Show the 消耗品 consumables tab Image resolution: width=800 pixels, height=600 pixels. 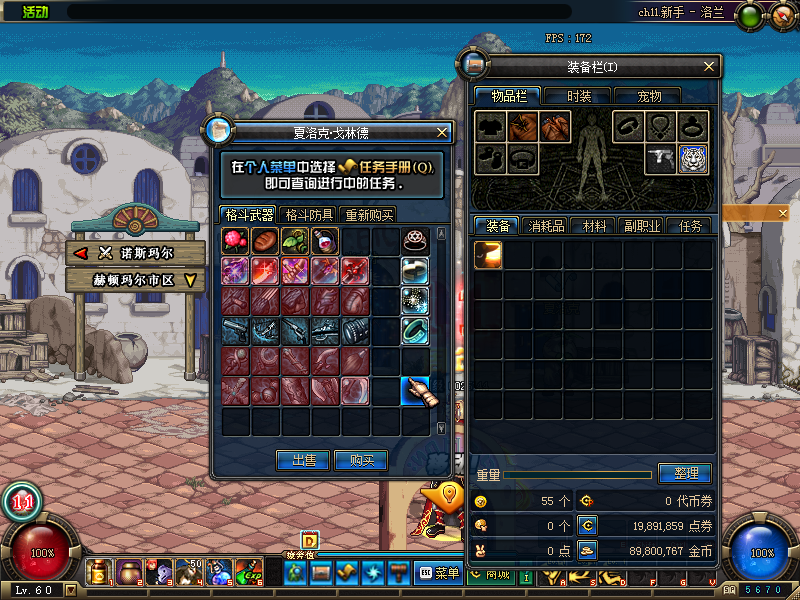tap(546, 226)
